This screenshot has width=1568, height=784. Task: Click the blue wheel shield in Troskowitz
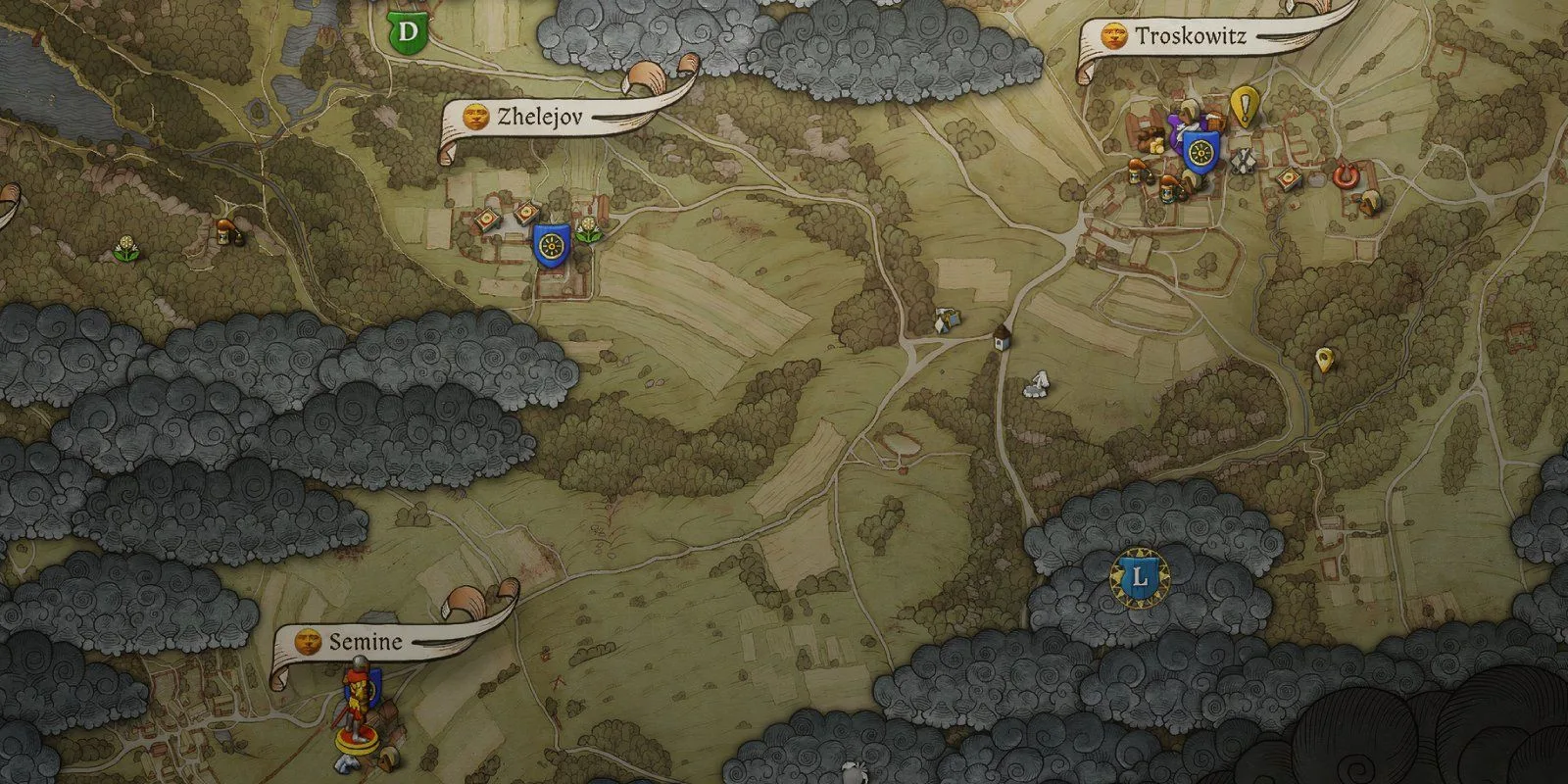1199,151
